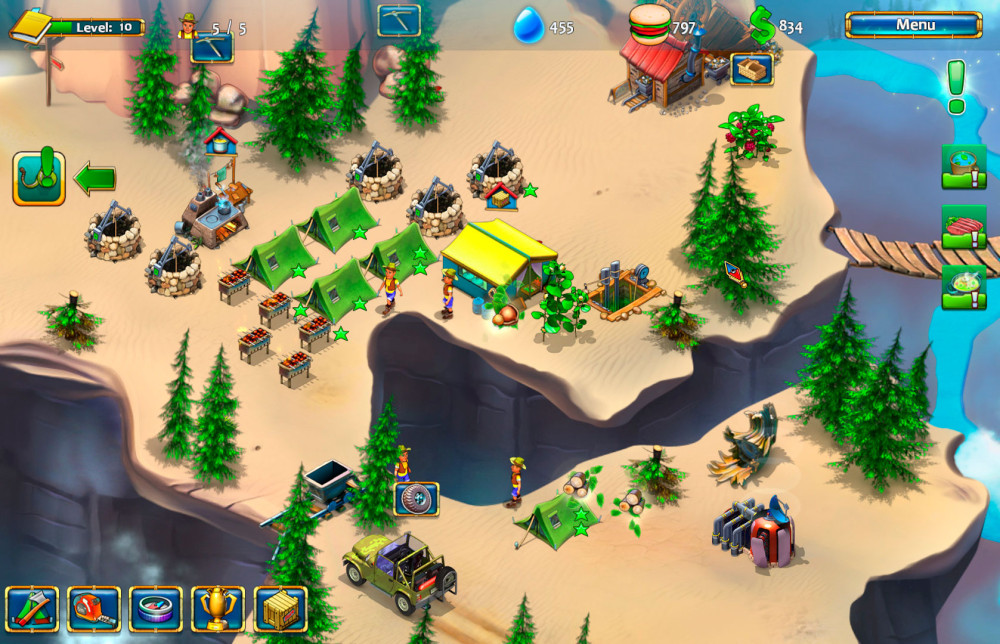Viewport: 1000px width, 644px height.
Task: Click the cooking pot house icon
Action: (221, 141)
